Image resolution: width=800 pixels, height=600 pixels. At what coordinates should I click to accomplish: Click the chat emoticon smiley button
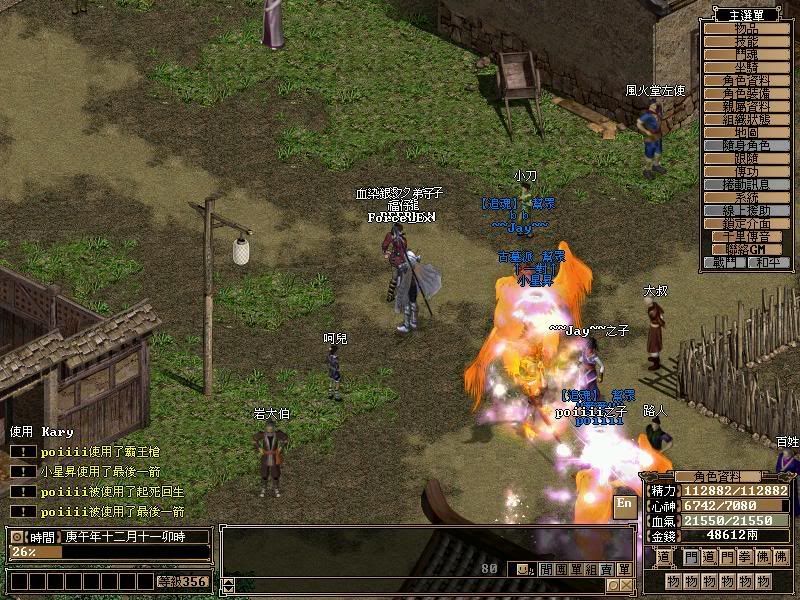[x=522, y=569]
